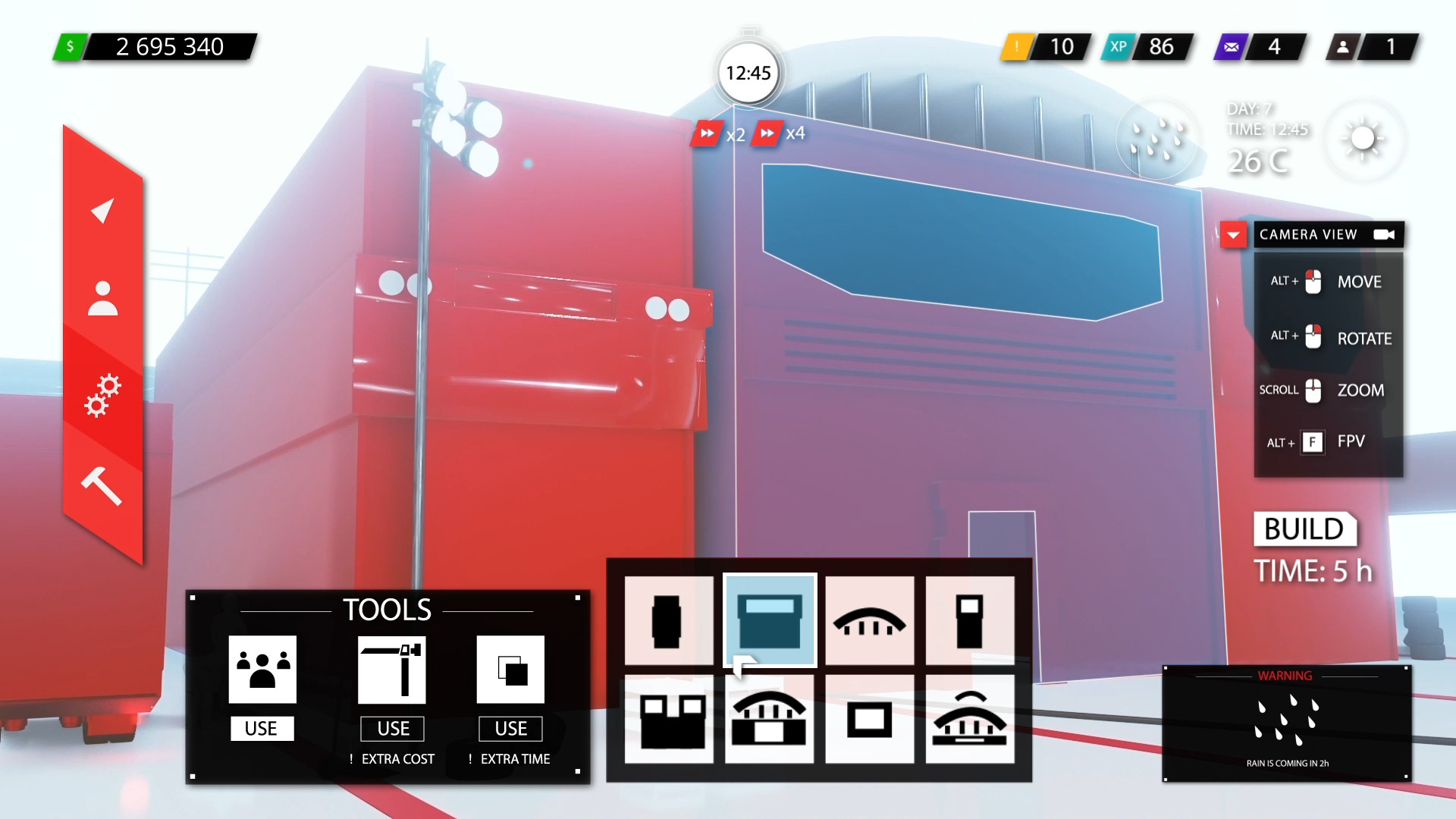Toggle the sun weather indicator
Image resolution: width=1456 pixels, height=819 pixels.
pyautogui.click(x=1363, y=139)
